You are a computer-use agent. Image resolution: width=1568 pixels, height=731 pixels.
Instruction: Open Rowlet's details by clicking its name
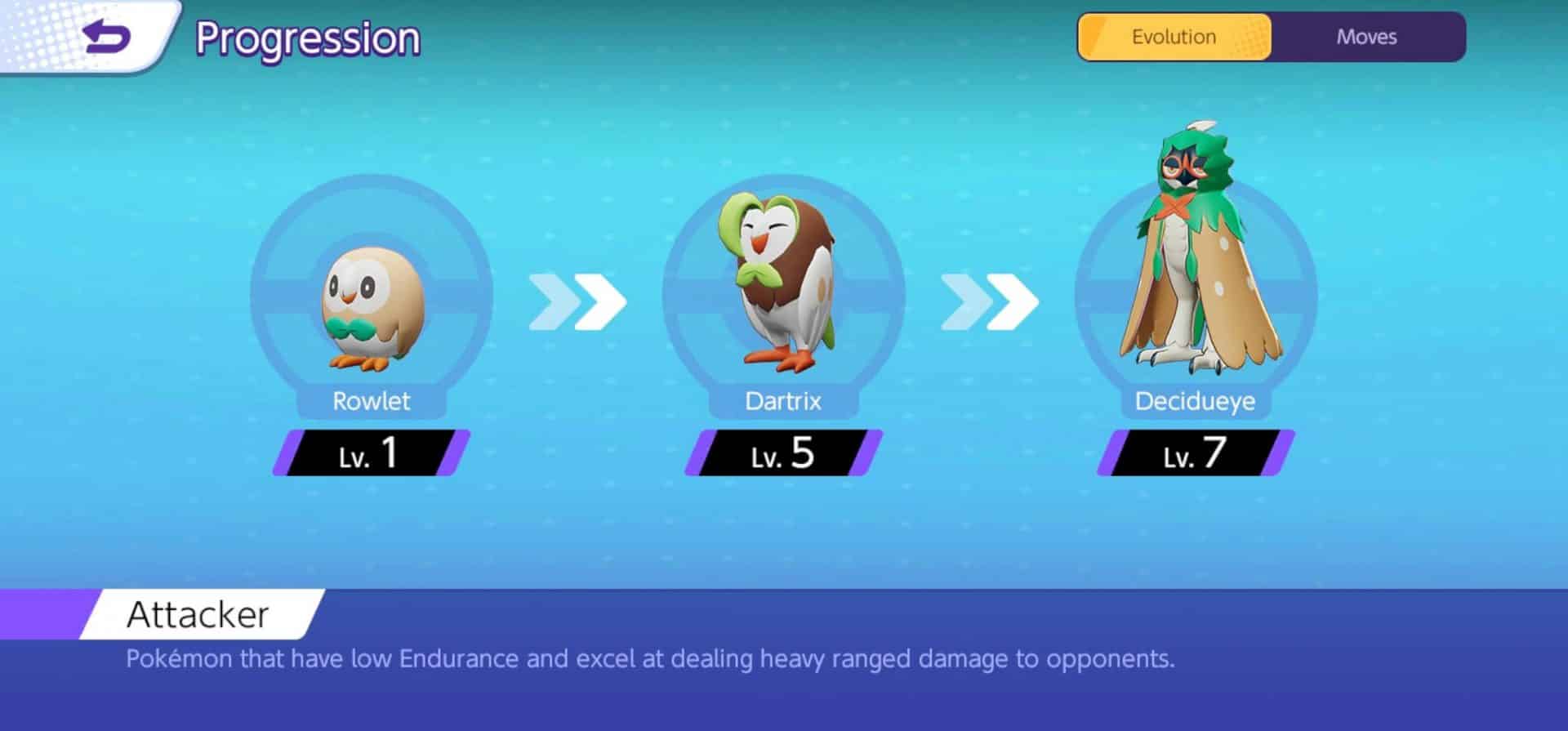tap(372, 401)
